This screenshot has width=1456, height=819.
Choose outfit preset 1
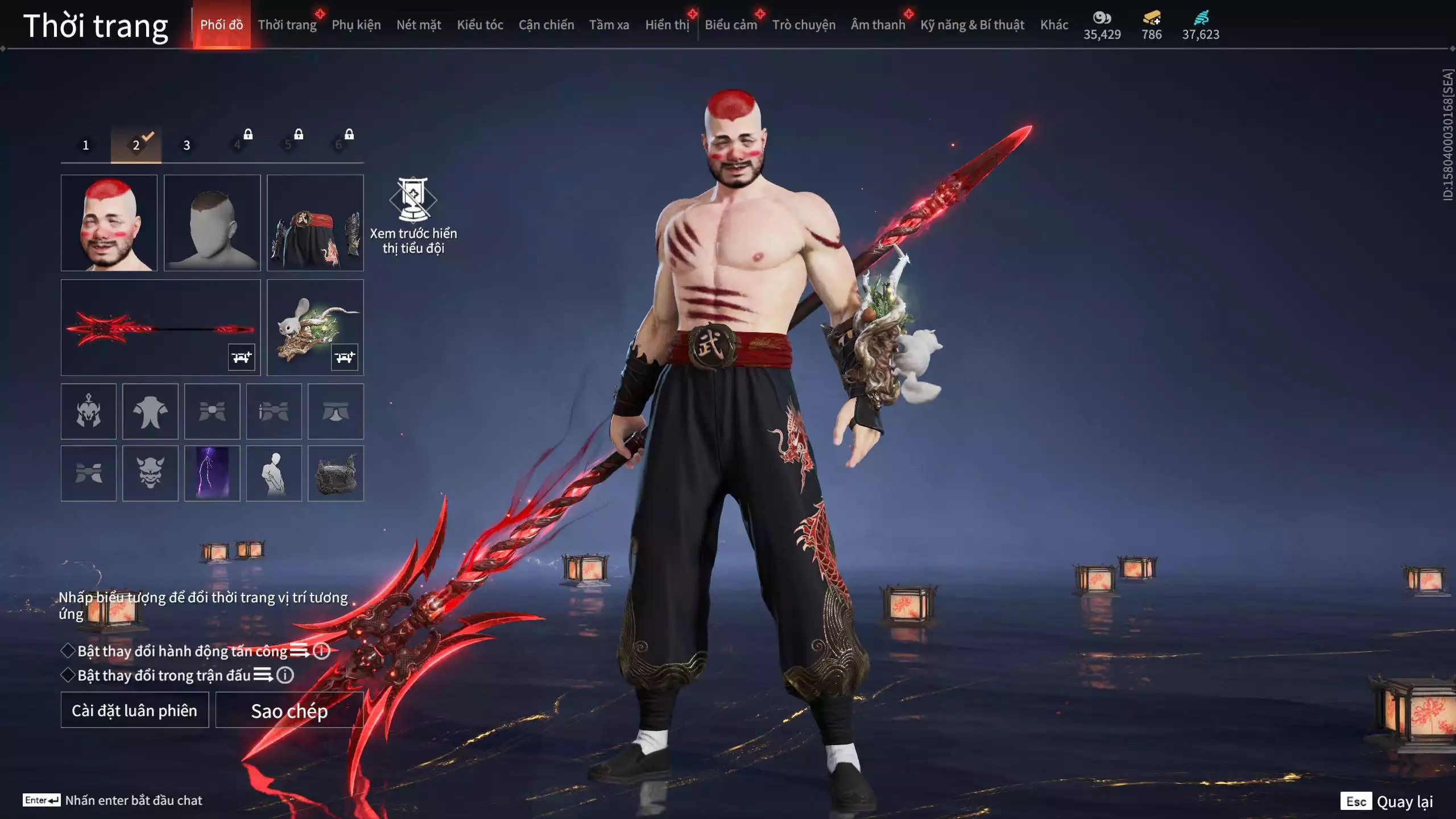pyautogui.click(x=86, y=146)
